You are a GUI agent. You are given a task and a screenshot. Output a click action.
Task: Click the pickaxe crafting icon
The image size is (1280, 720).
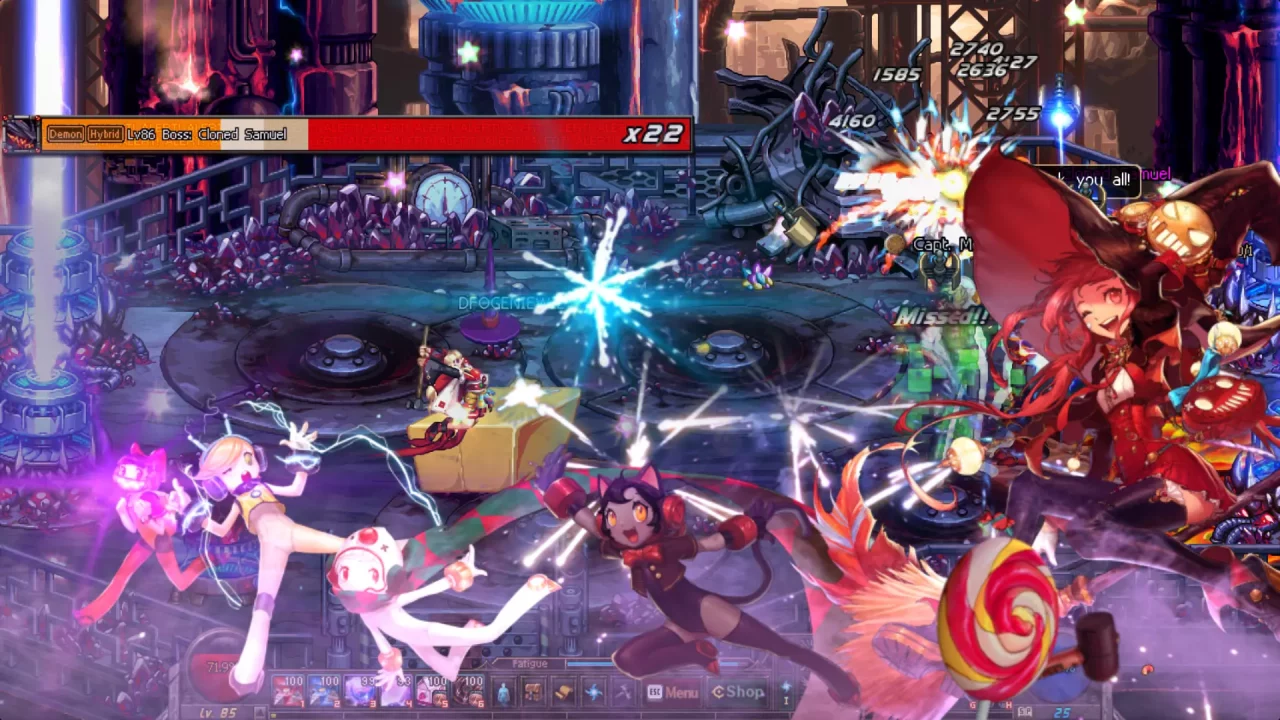623,691
